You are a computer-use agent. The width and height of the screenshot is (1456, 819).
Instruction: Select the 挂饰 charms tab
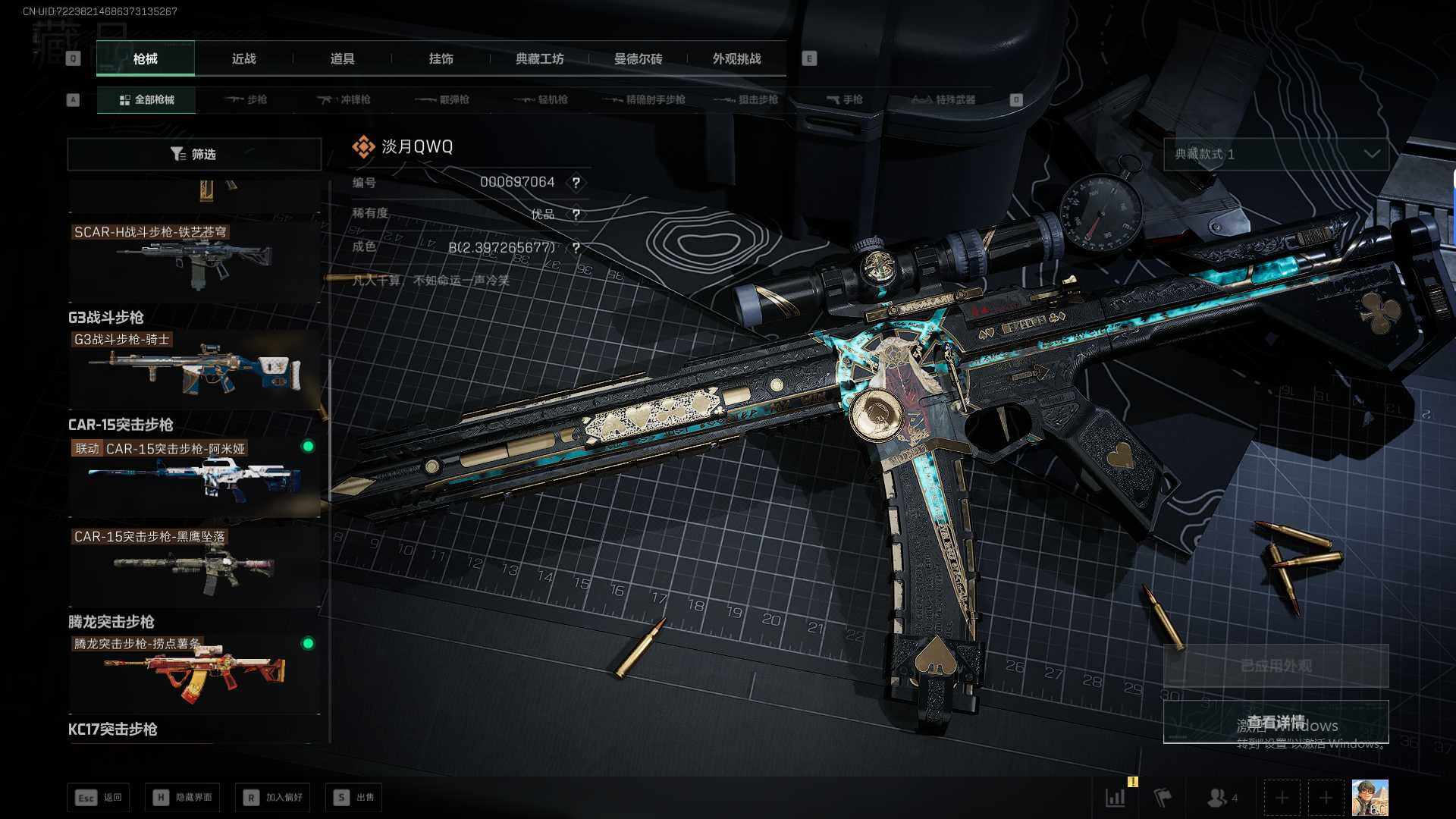click(x=441, y=58)
